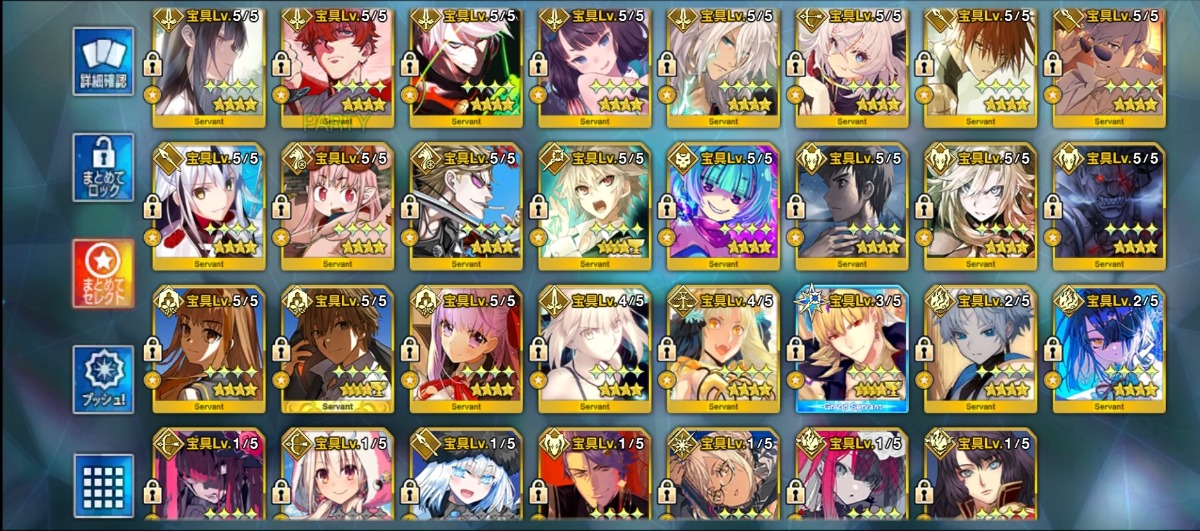Pick the pale-haired servant in black, Lv.4/5
This screenshot has height=531, width=1200.
pos(594,350)
